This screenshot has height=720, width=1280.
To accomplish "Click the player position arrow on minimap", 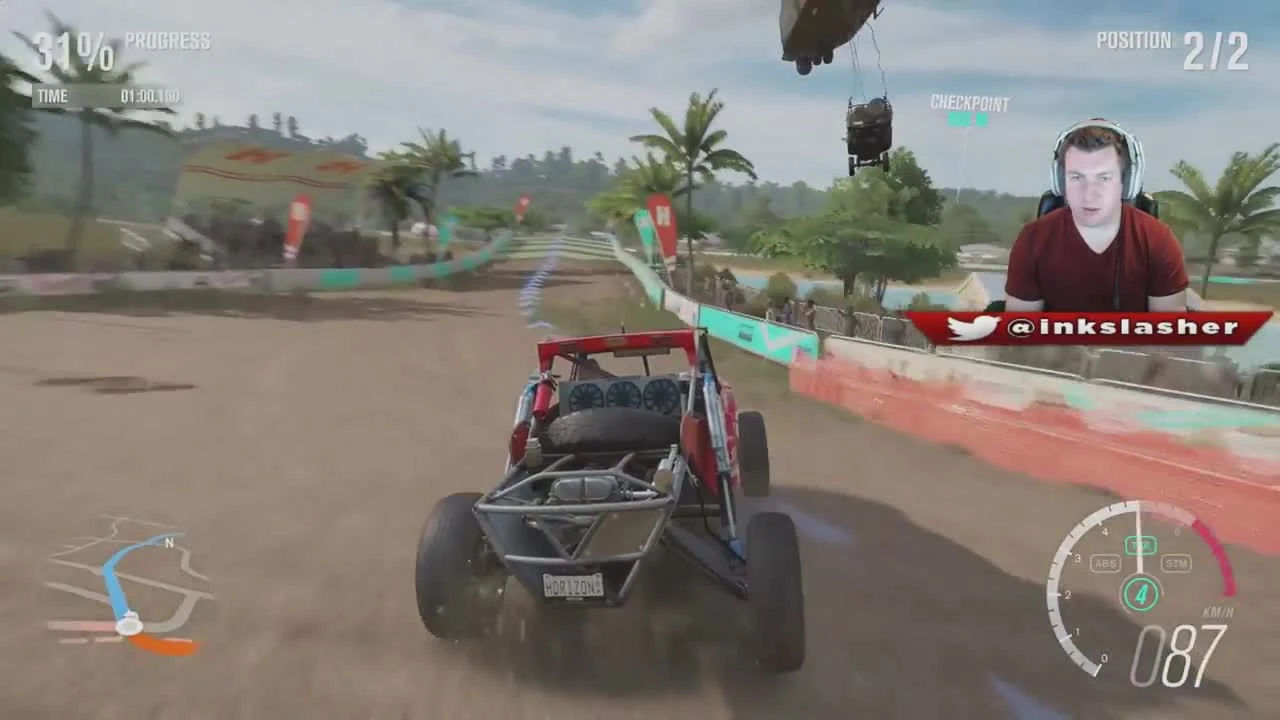I will coord(130,625).
